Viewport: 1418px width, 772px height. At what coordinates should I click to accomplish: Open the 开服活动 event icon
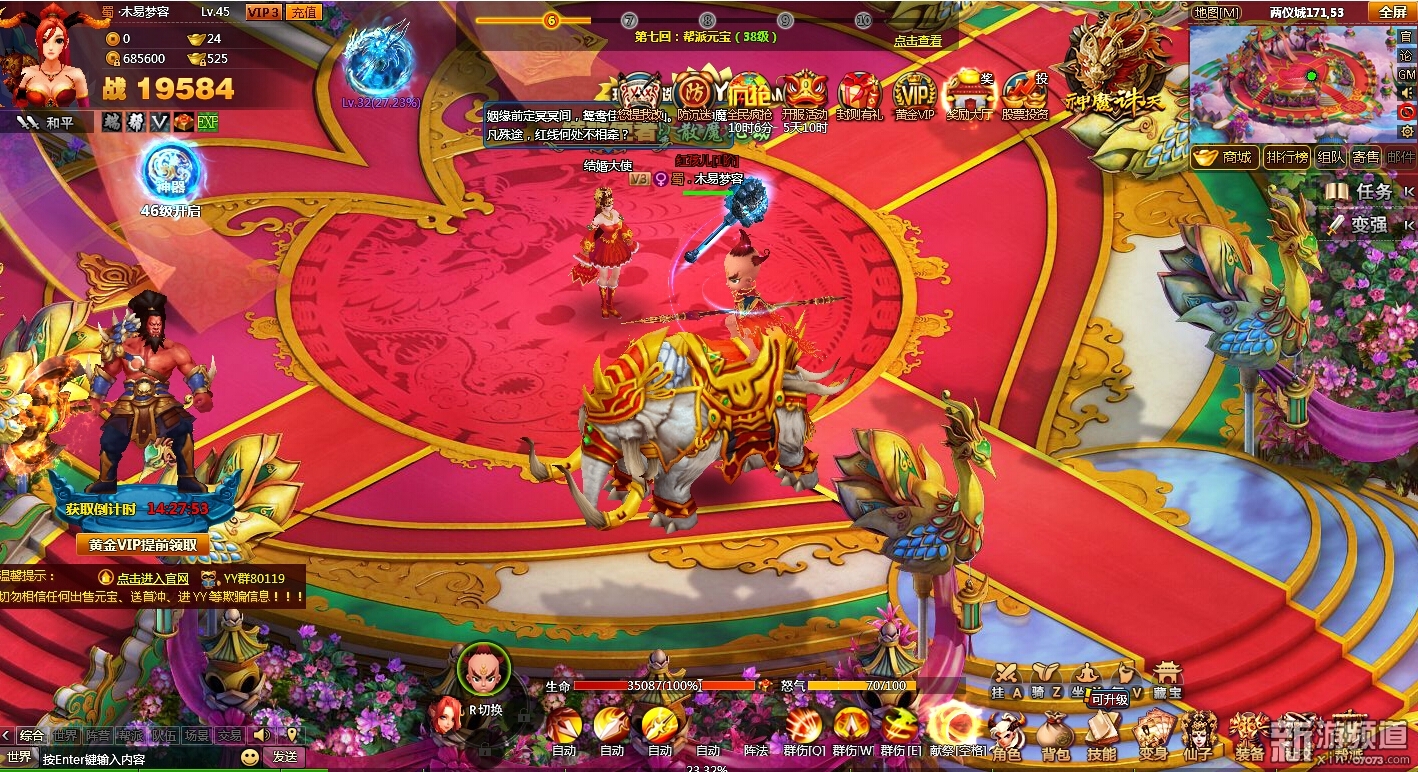804,95
